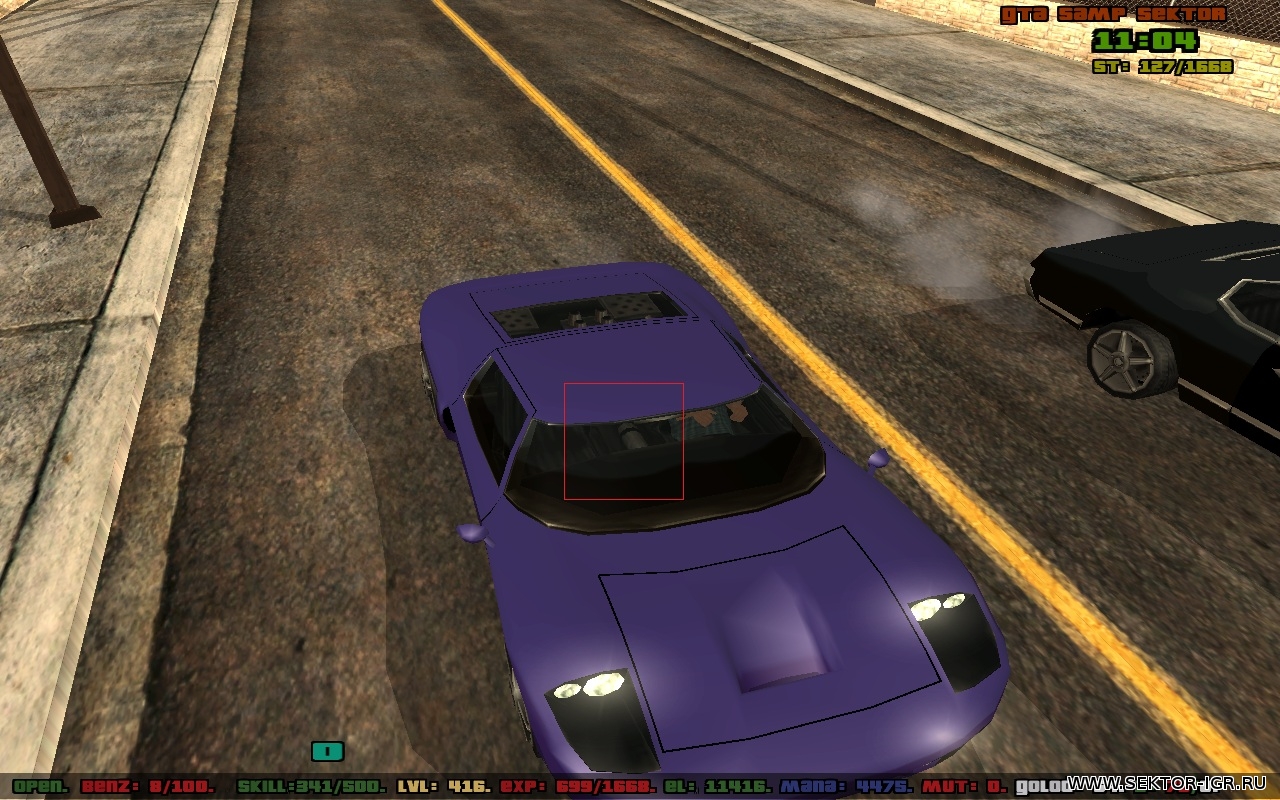Click the GTA SAMP Sektor server title

pos(1113,14)
